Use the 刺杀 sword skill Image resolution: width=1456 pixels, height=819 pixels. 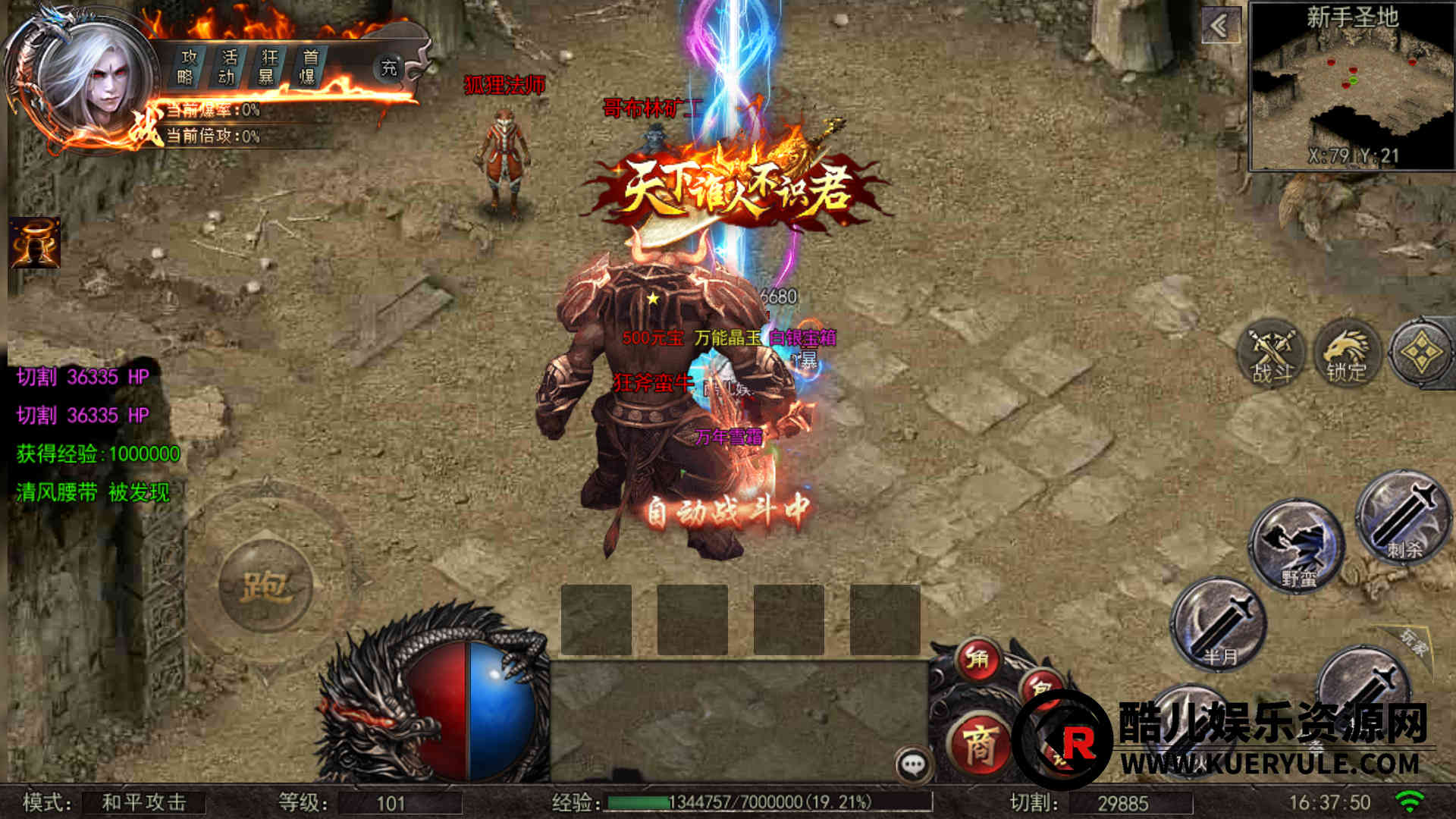1401,519
